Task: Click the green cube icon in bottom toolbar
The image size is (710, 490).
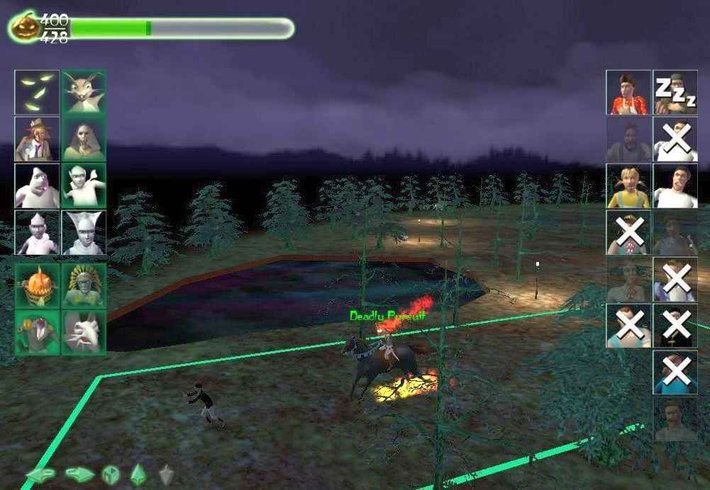Action: (111, 474)
